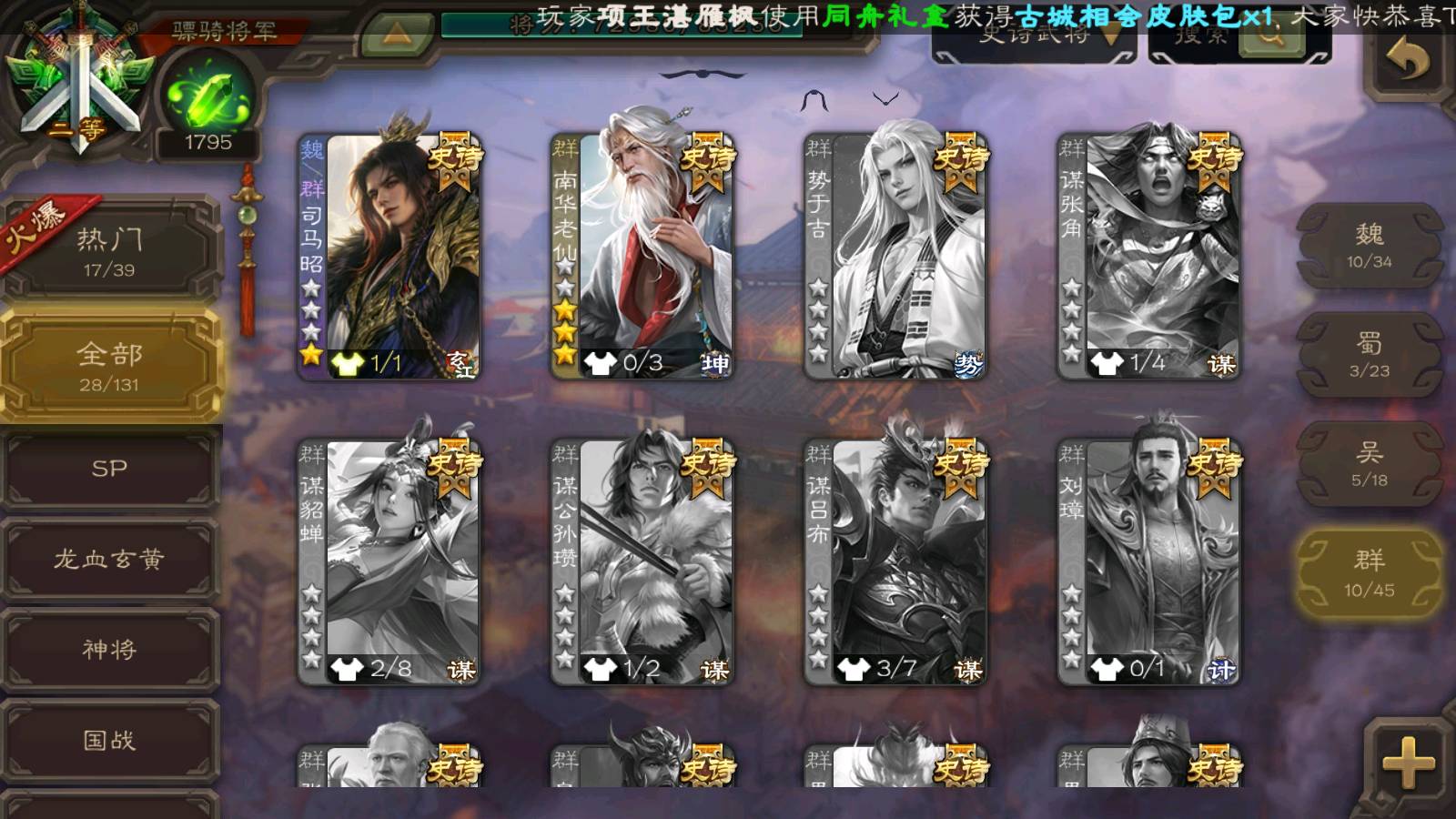Choose the 谋张角 general card

pyautogui.click(x=1148, y=257)
